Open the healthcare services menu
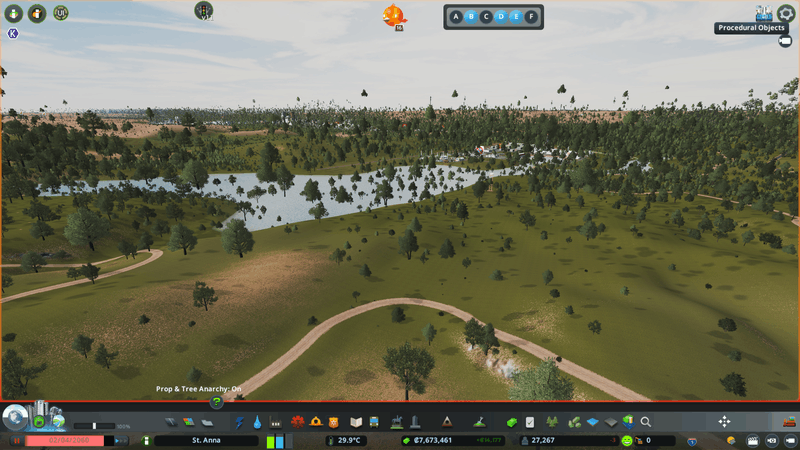Viewport: 800px width, 450px height. coord(297,422)
